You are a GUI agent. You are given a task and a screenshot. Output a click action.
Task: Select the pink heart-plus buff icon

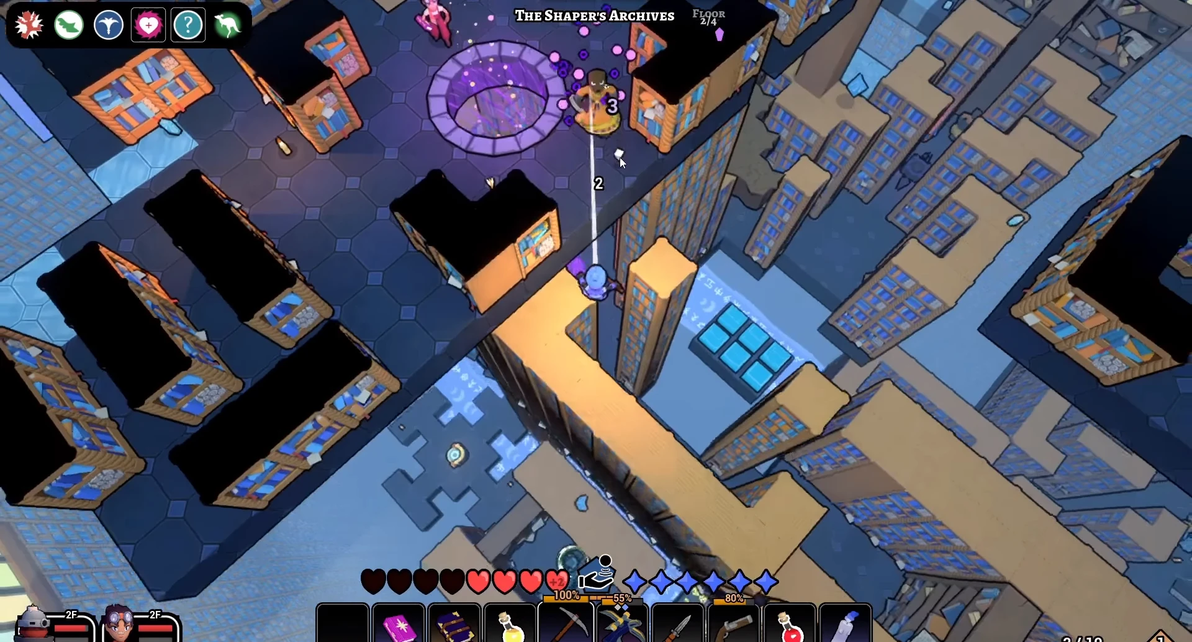(148, 25)
